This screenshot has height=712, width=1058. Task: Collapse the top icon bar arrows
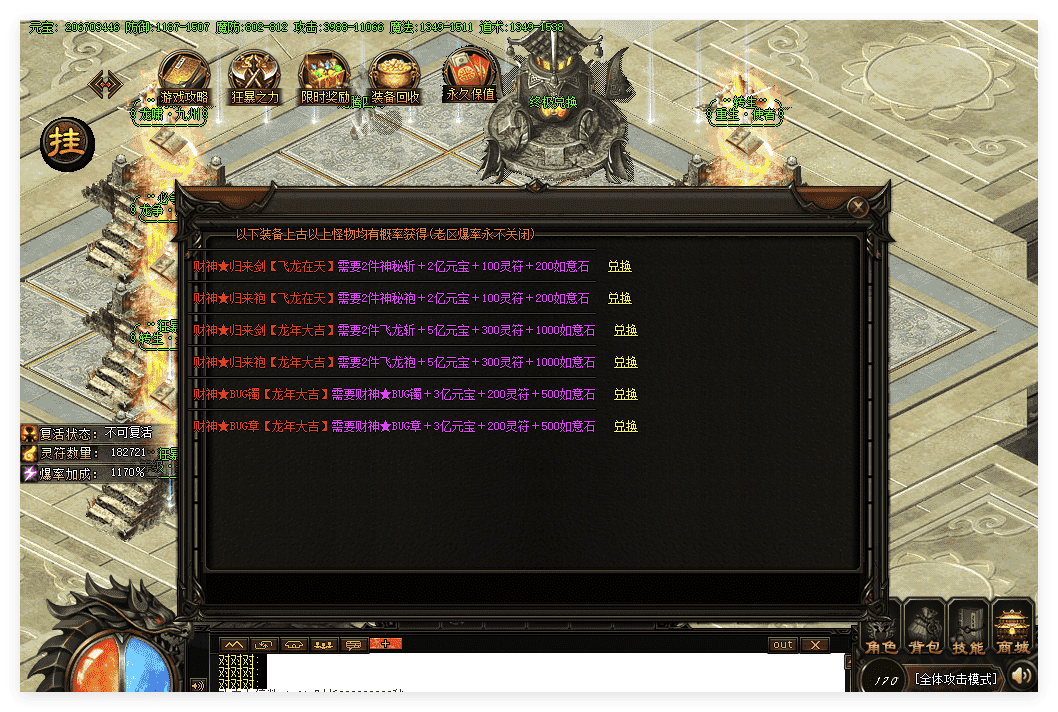pos(105,84)
